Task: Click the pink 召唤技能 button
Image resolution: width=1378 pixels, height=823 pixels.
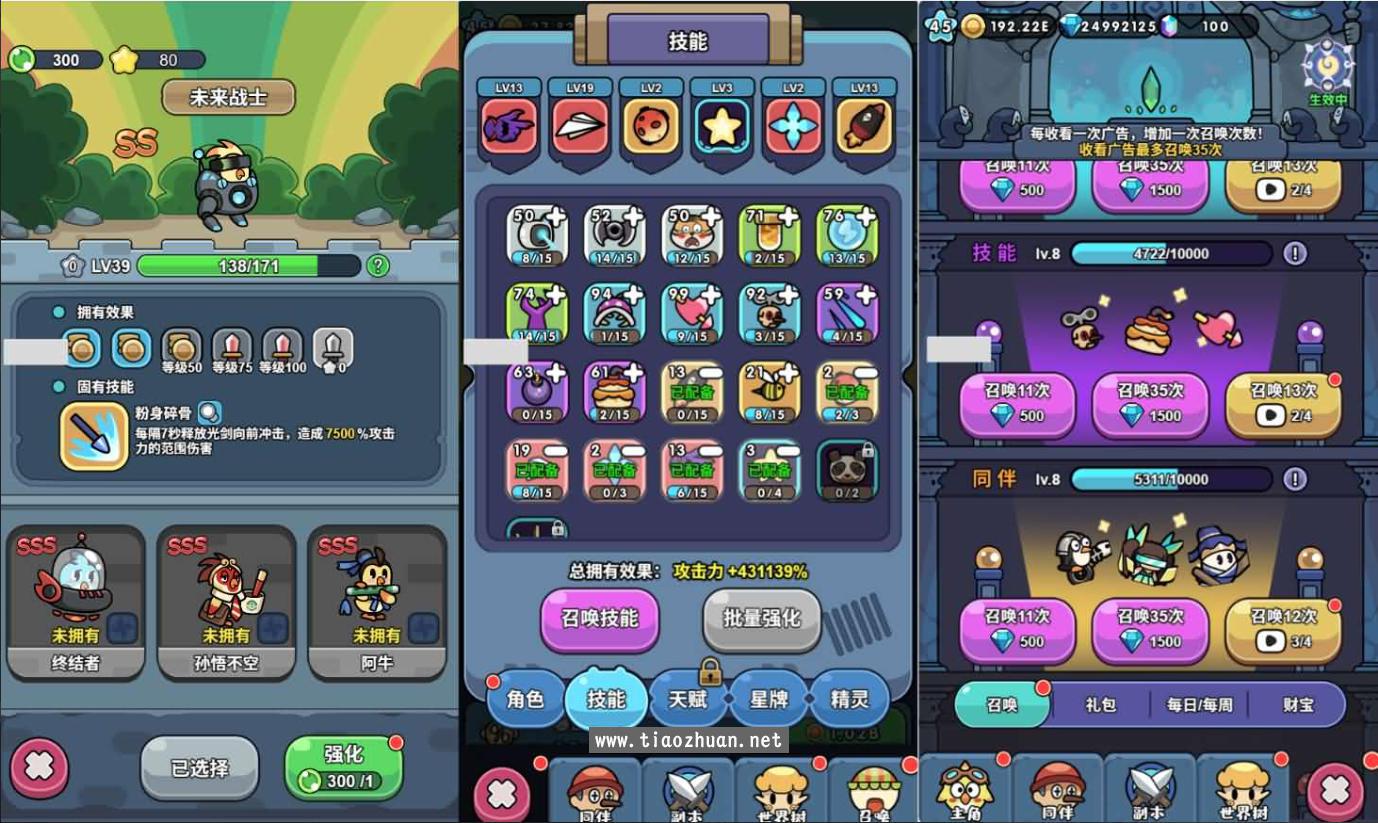Action: pyautogui.click(x=599, y=618)
